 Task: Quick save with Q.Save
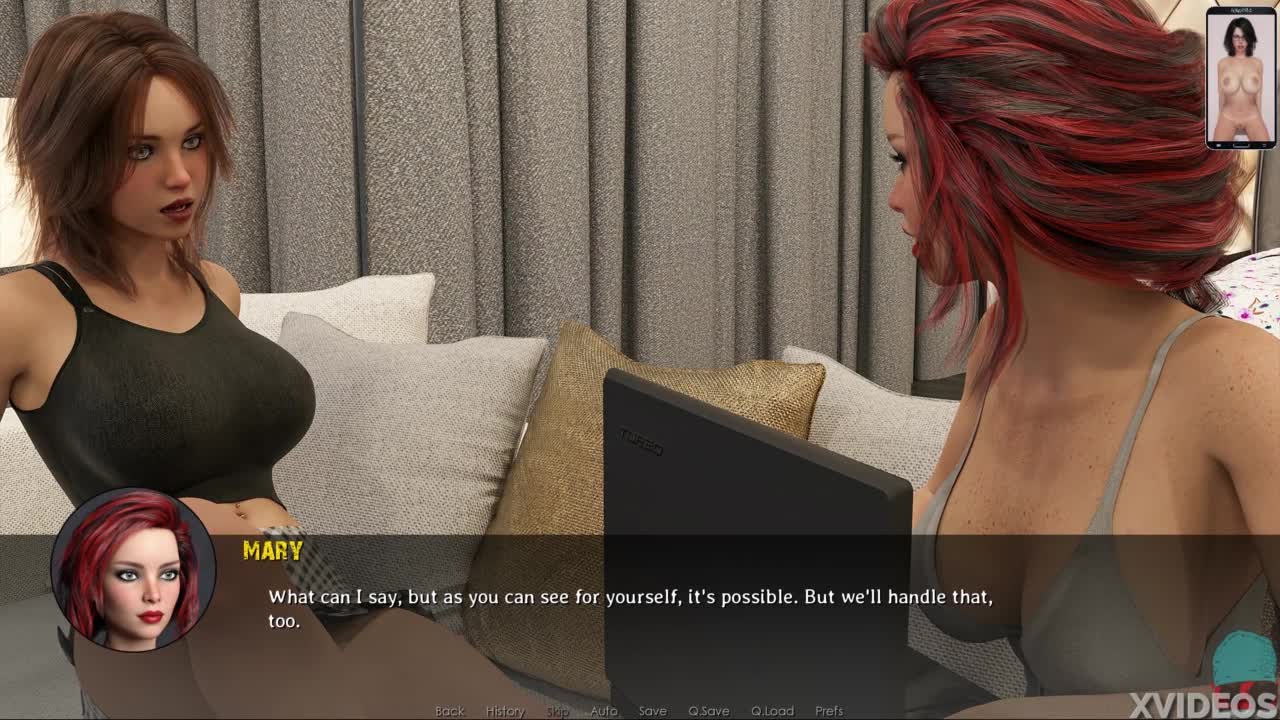708,711
